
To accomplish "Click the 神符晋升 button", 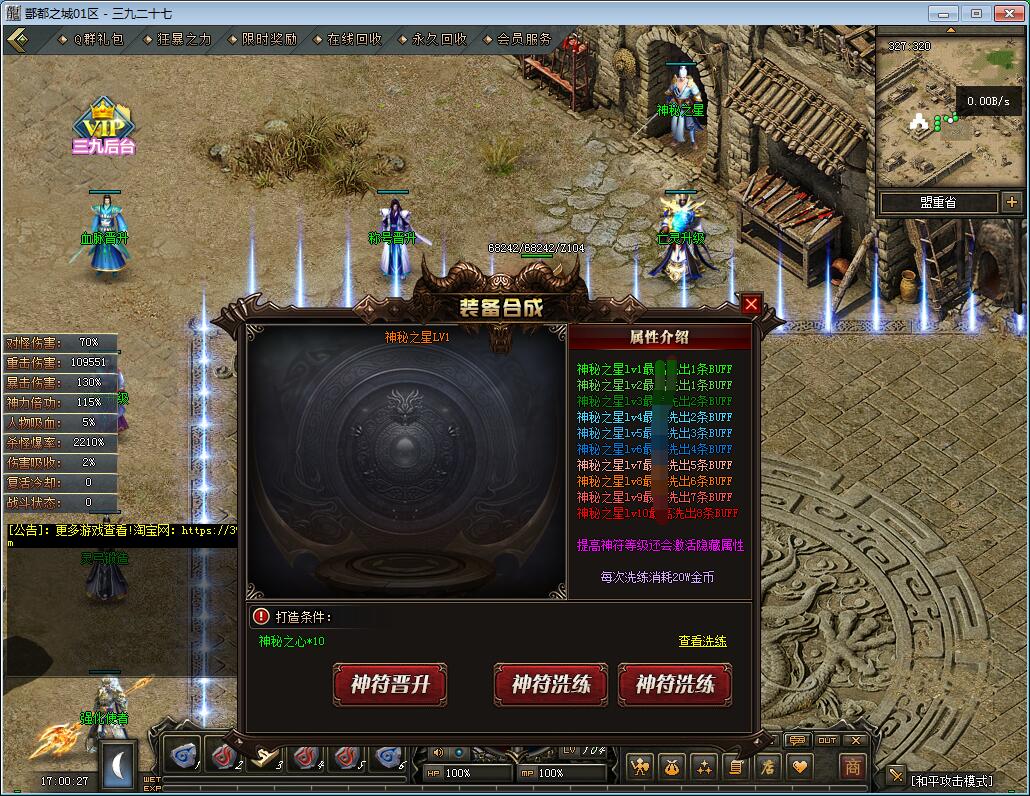I will click(x=389, y=685).
